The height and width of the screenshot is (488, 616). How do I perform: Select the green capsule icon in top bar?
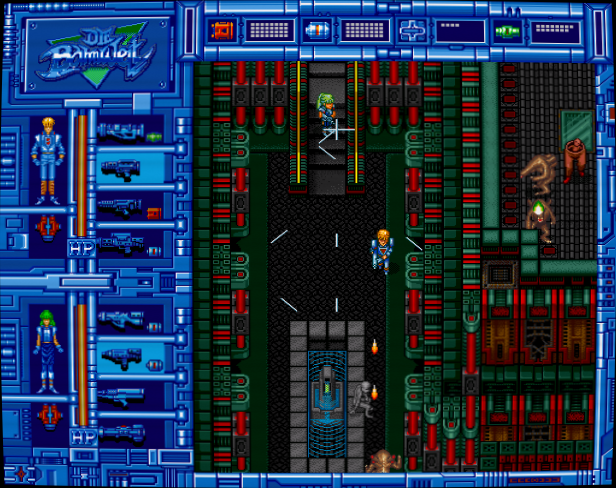click(507, 30)
